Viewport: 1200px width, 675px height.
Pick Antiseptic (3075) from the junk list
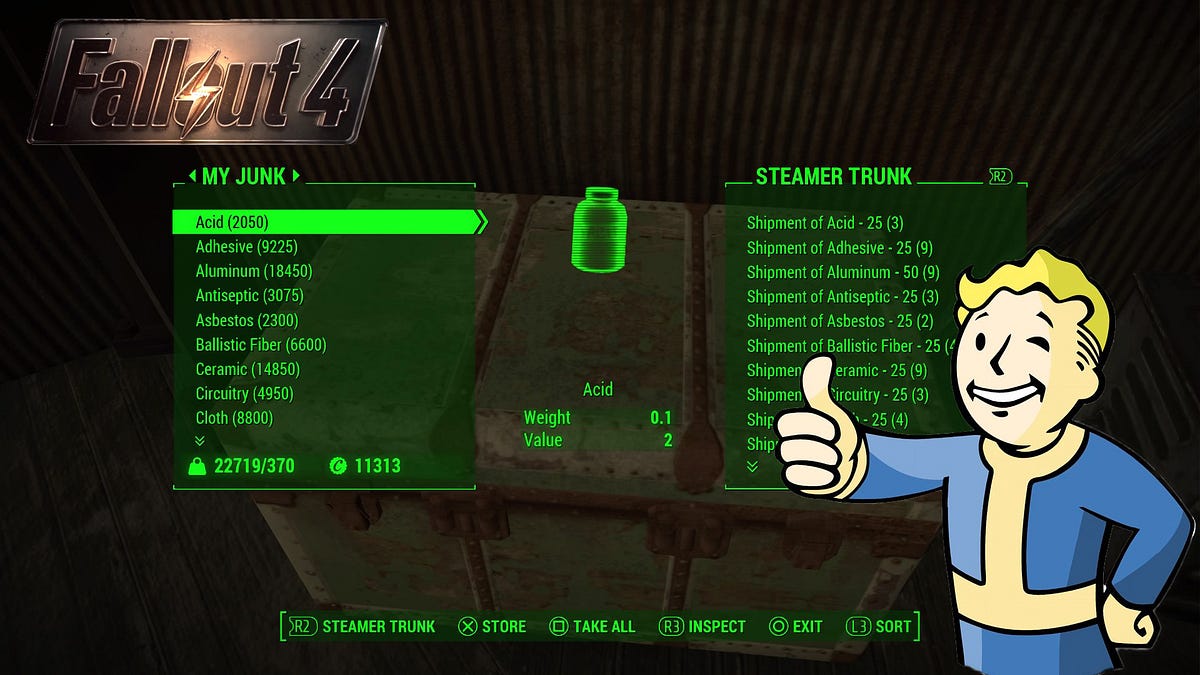point(249,296)
